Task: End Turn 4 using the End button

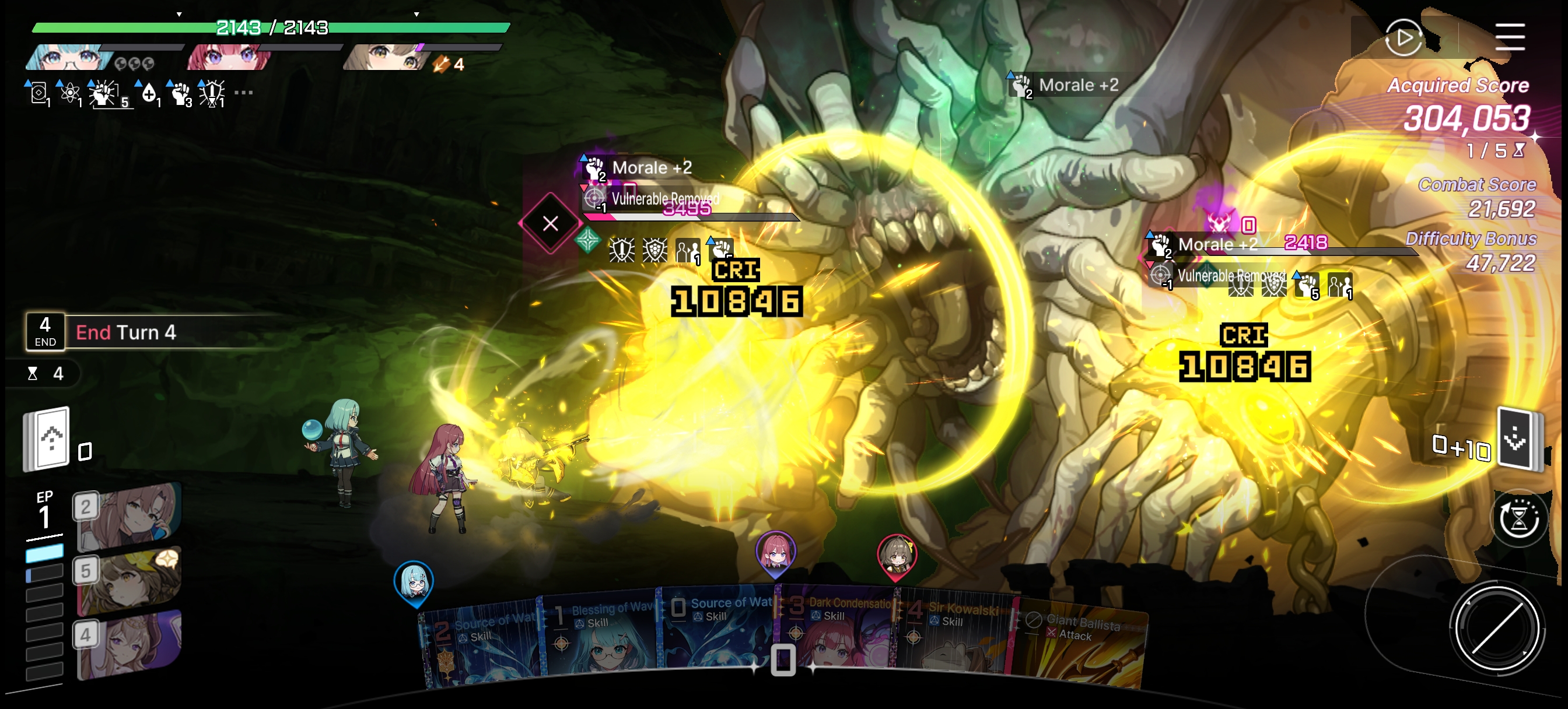Action: [45, 332]
